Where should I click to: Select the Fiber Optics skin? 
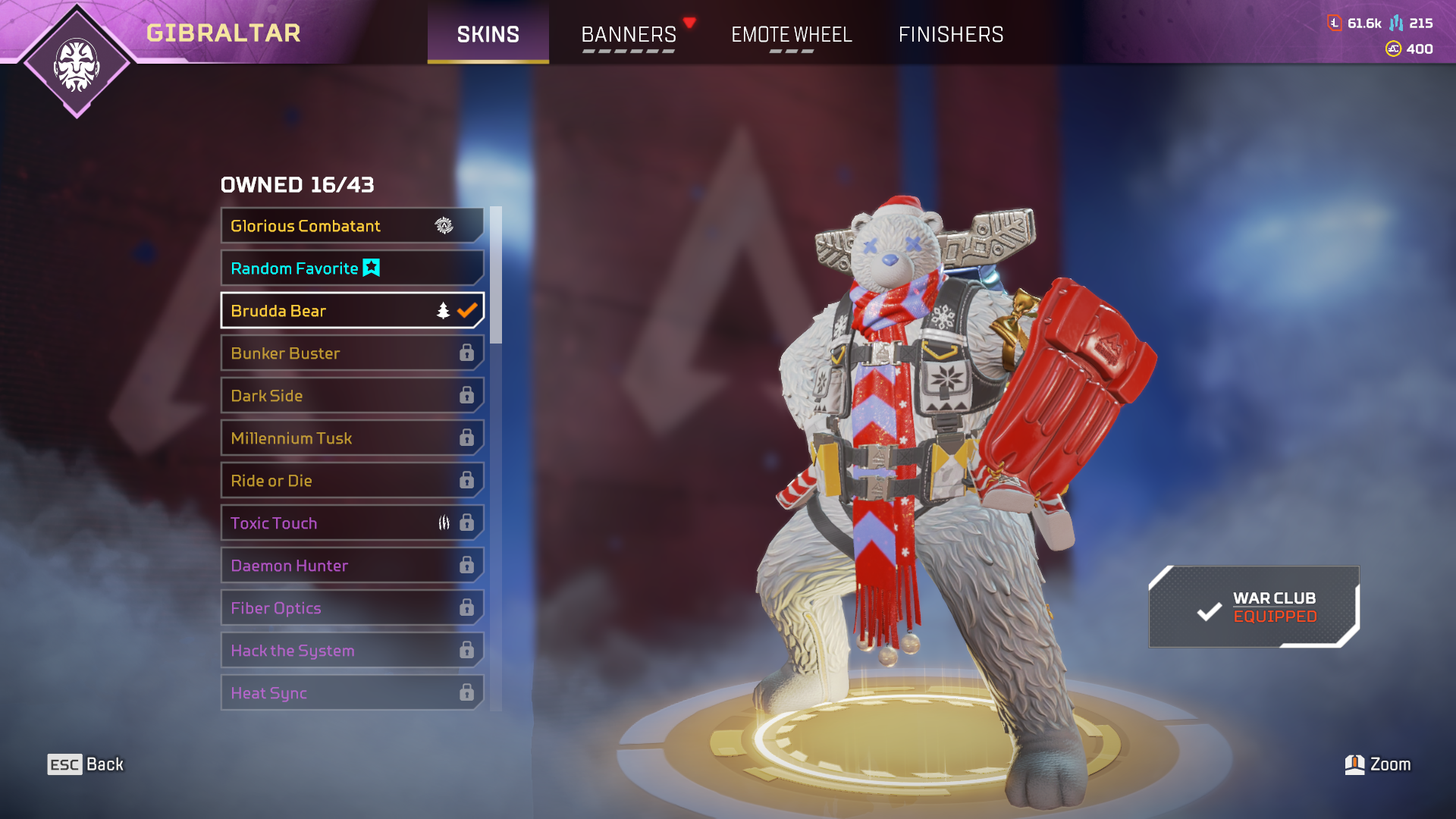coord(352,608)
